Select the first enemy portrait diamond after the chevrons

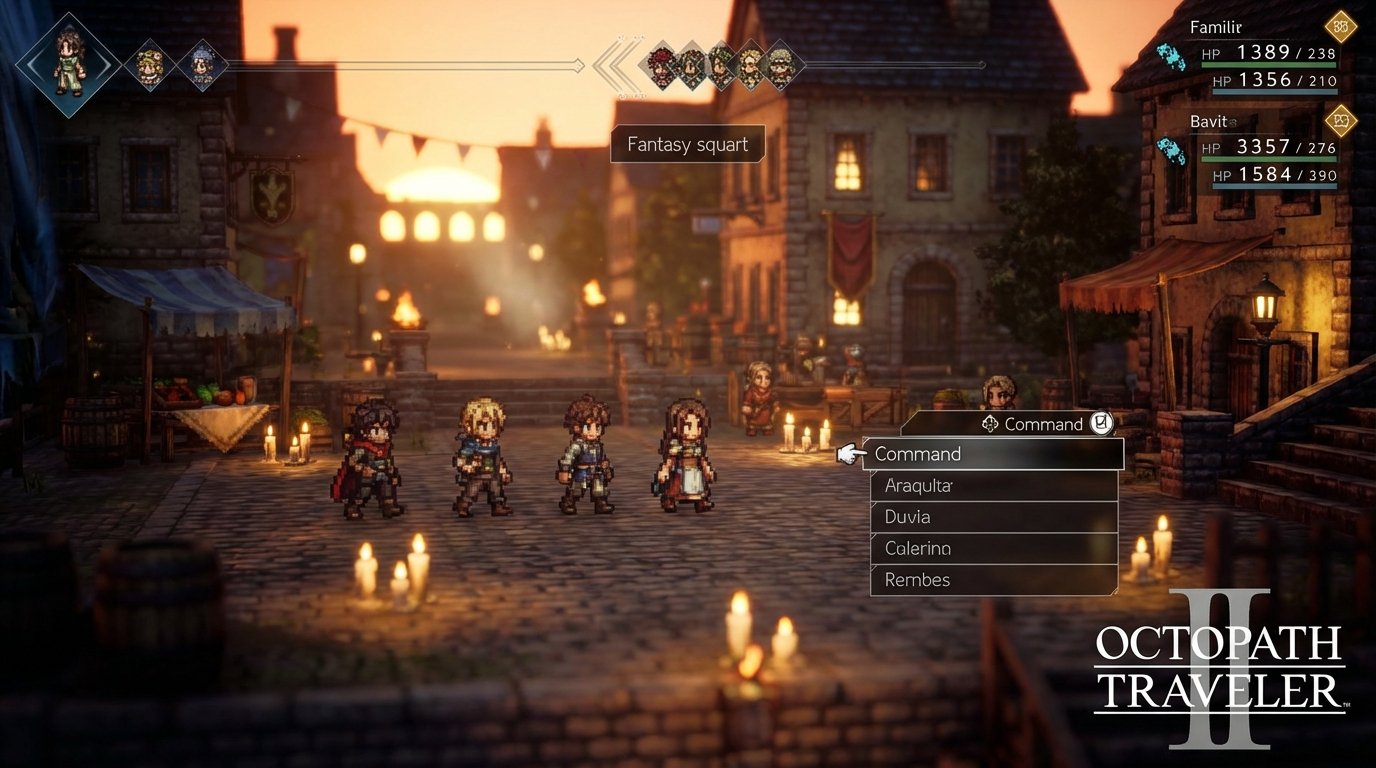click(660, 66)
